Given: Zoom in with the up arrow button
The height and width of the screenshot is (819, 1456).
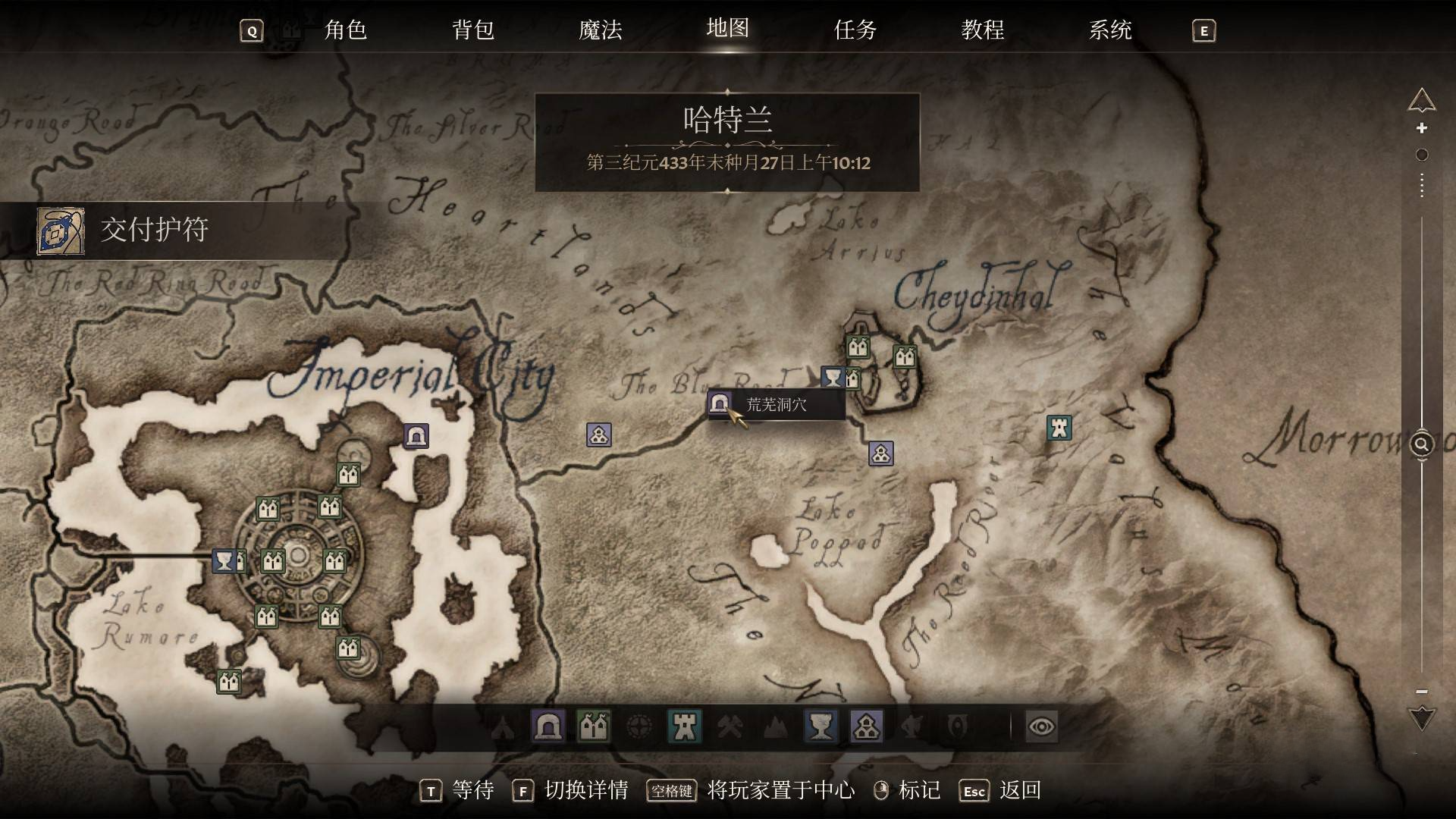Looking at the screenshot, I should pyautogui.click(x=1422, y=100).
